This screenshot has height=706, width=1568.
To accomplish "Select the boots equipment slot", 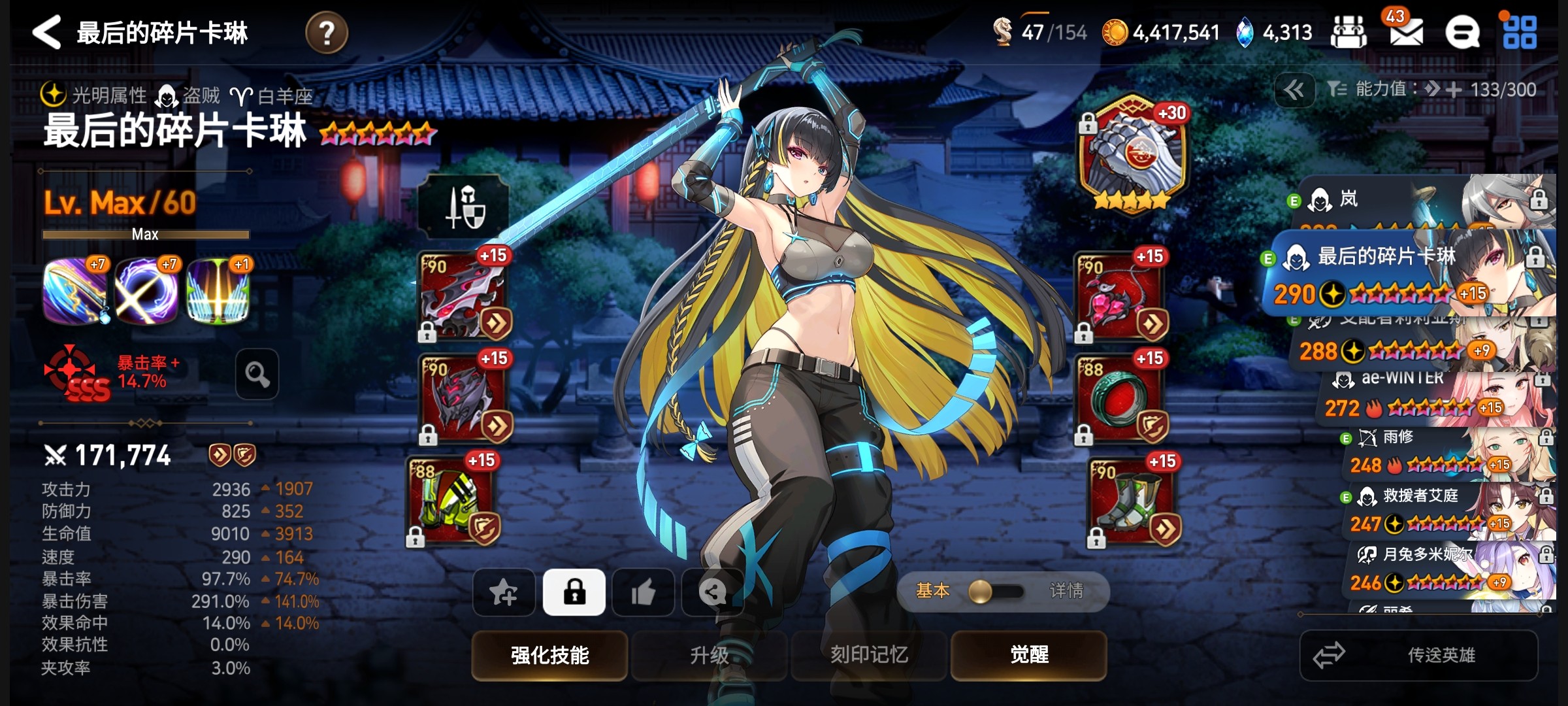I will pos(1130,501).
